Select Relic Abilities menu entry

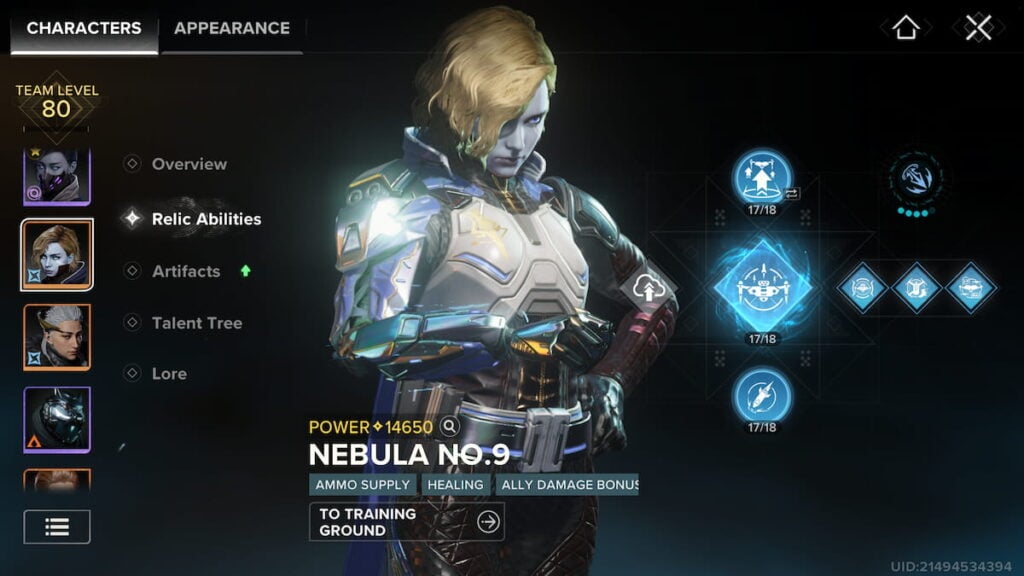(x=205, y=219)
